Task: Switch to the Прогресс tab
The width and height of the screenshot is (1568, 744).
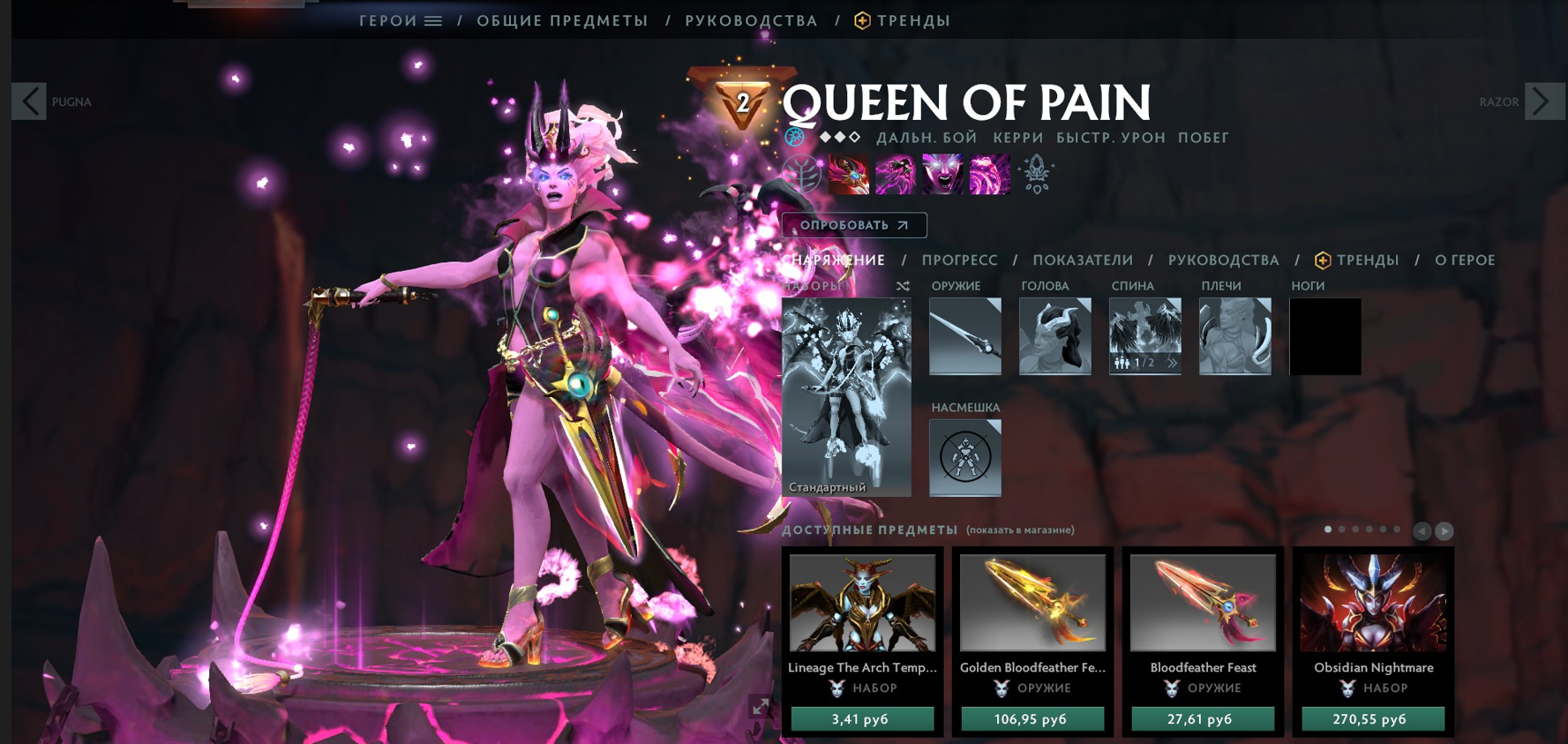Action: click(x=959, y=260)
